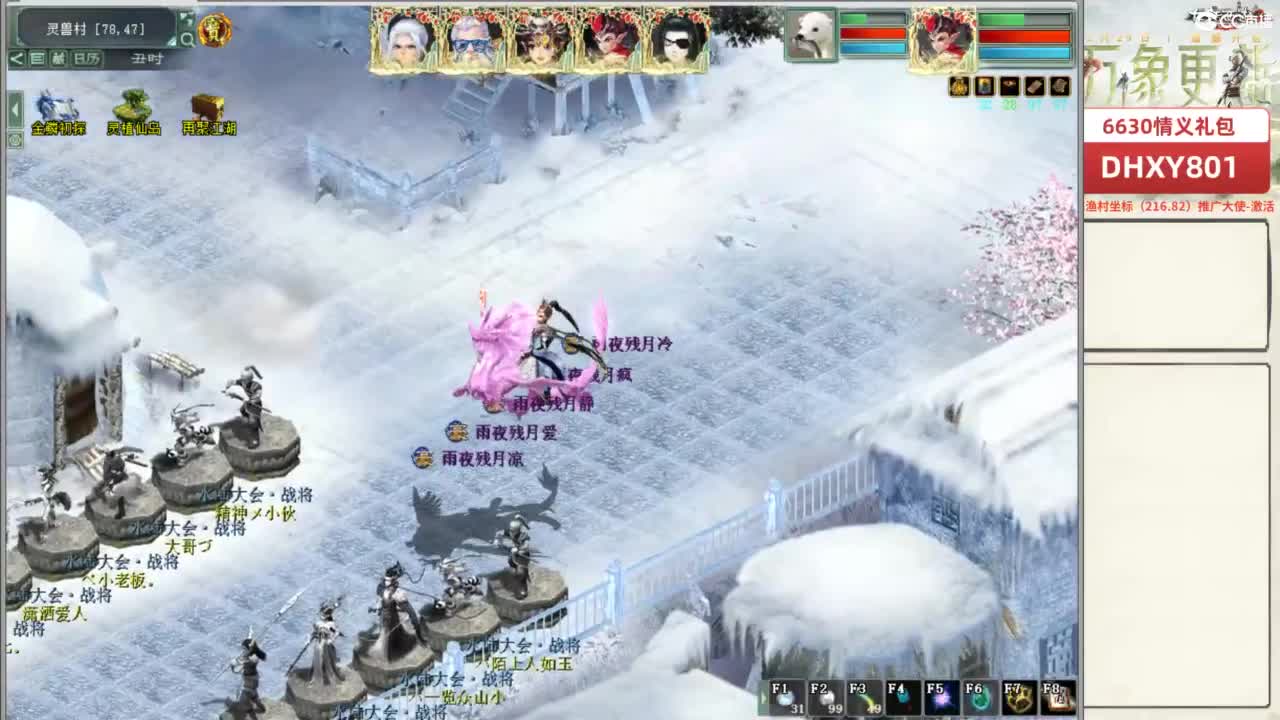The height and width of the screenshot is (720, 1280).
Task: Click the golden 宝 treasure icon beside the minimap
Action: (213, 30)
